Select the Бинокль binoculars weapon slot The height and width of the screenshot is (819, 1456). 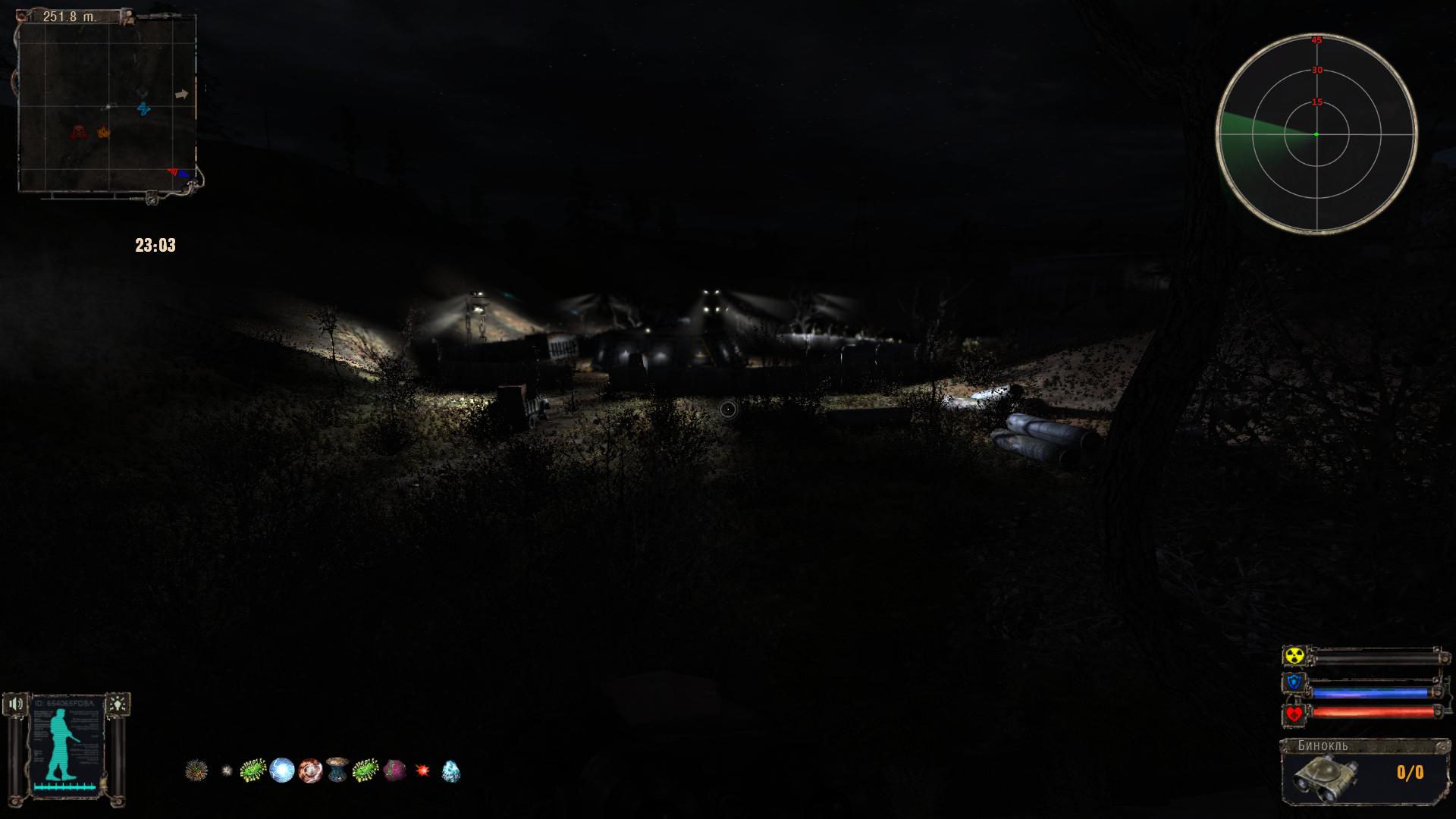(x=1363, y=771)
